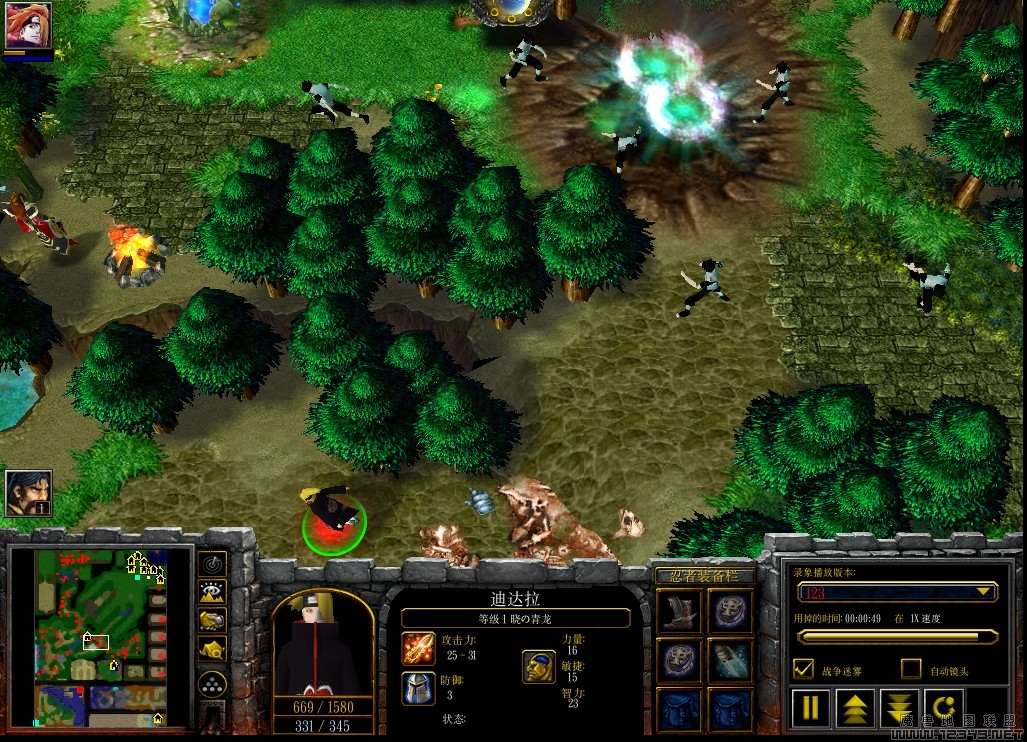Click the sword attack damage icon
The height and width of the screenshot is (742, 1027).
pos(419,648)
